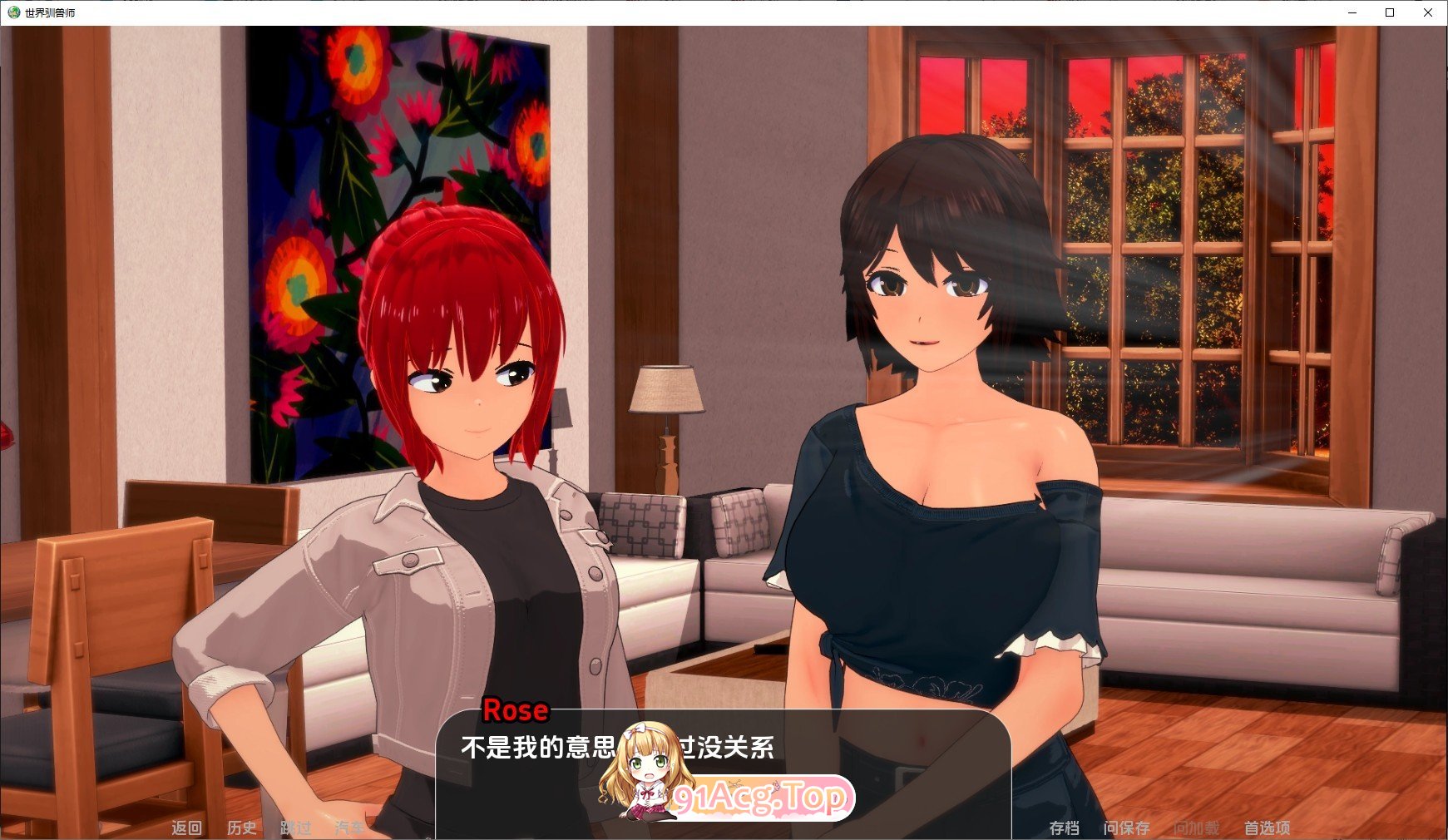Image resolution: width=1448 pixels, height=840 pixels.
Task: Click the dialogue line '不是我的意思…过没关系'
Action: pos(615,748)
